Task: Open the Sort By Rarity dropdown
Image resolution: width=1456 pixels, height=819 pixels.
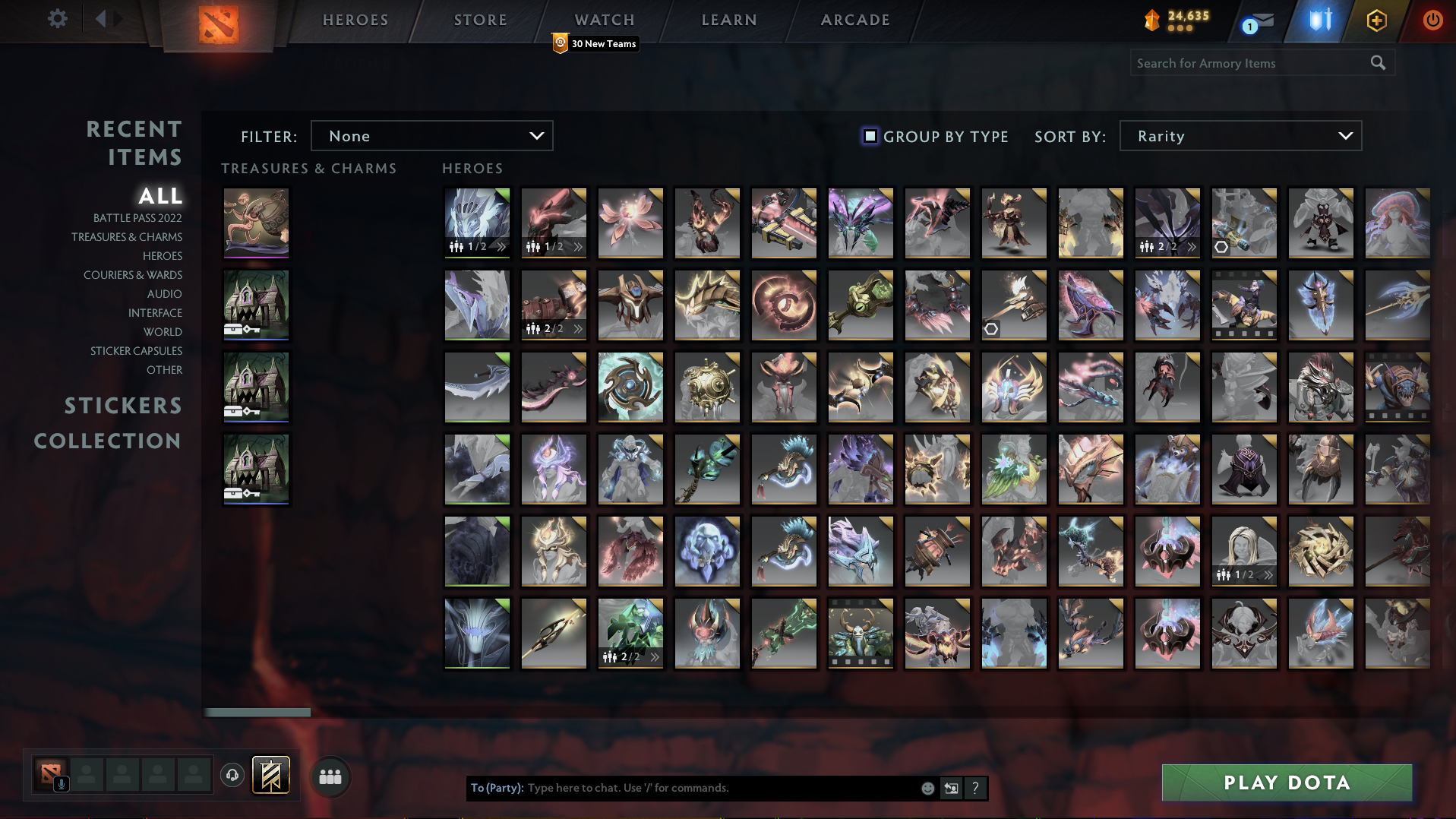Action: (1240, 136)
